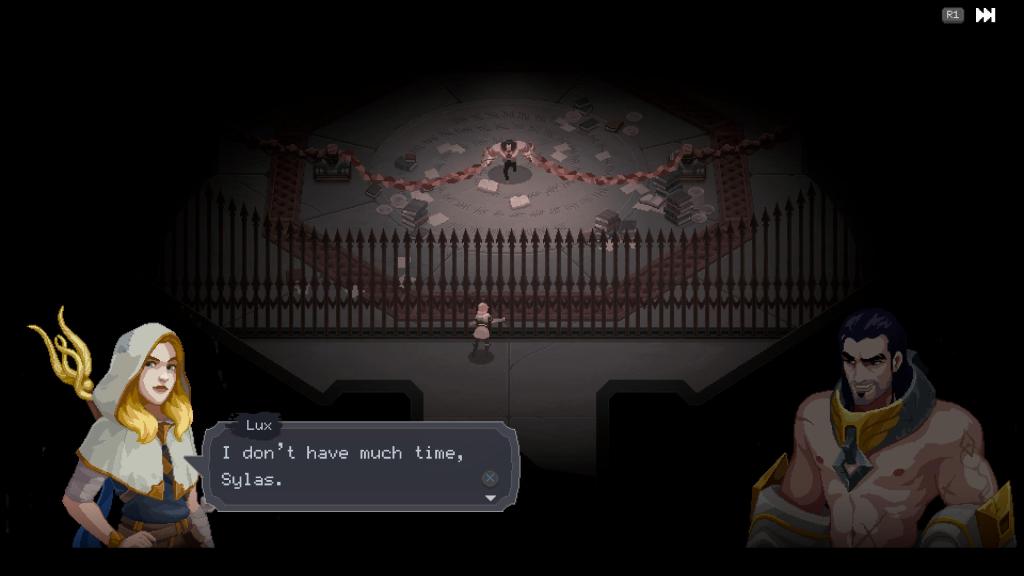The width and height of the screenshot is (1024, 576).
Task: Click Lux's dialogue speech box
Action: (x=360, y=466)
